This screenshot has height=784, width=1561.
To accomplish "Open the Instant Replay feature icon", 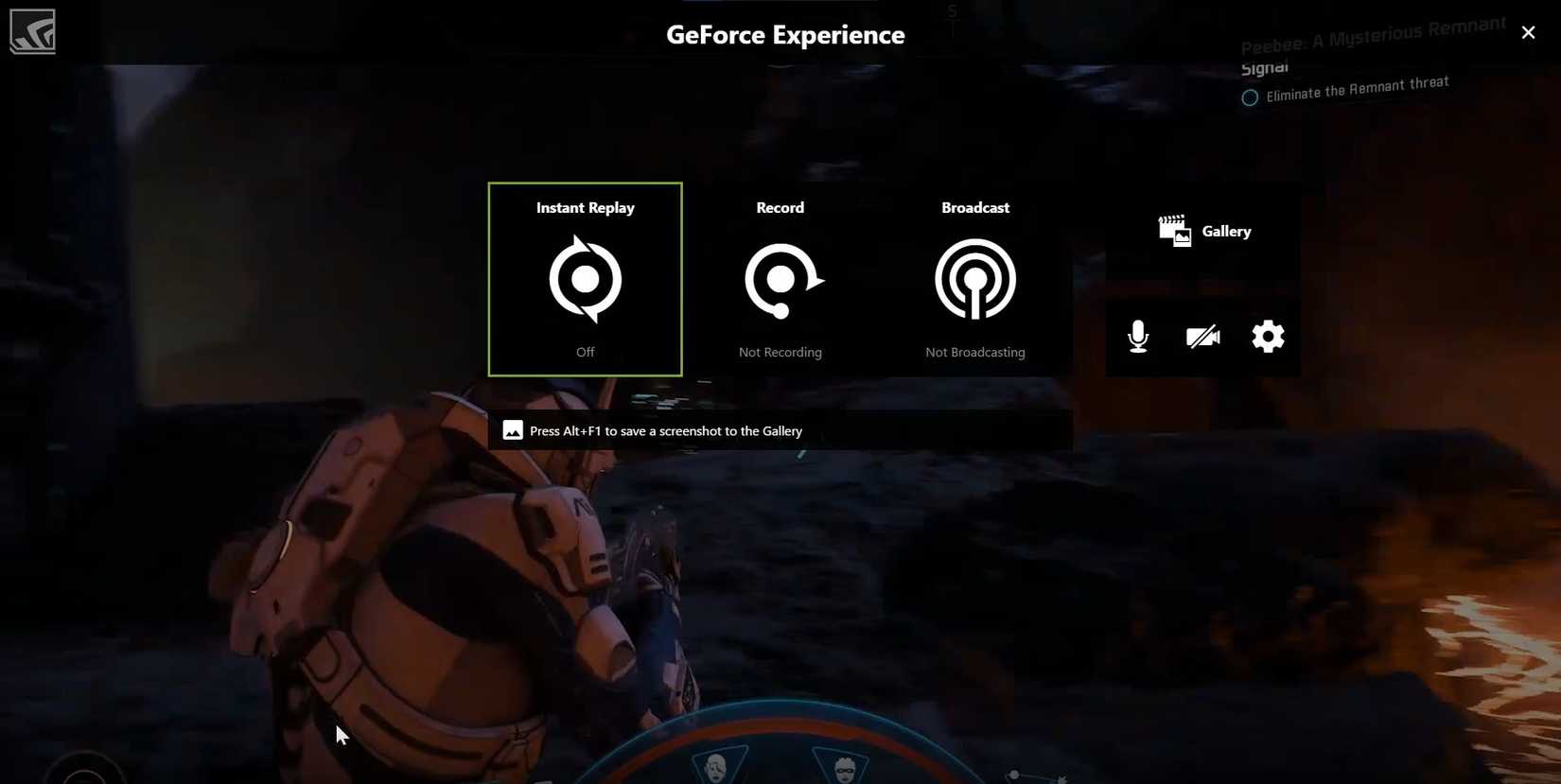I will (585, 279).
